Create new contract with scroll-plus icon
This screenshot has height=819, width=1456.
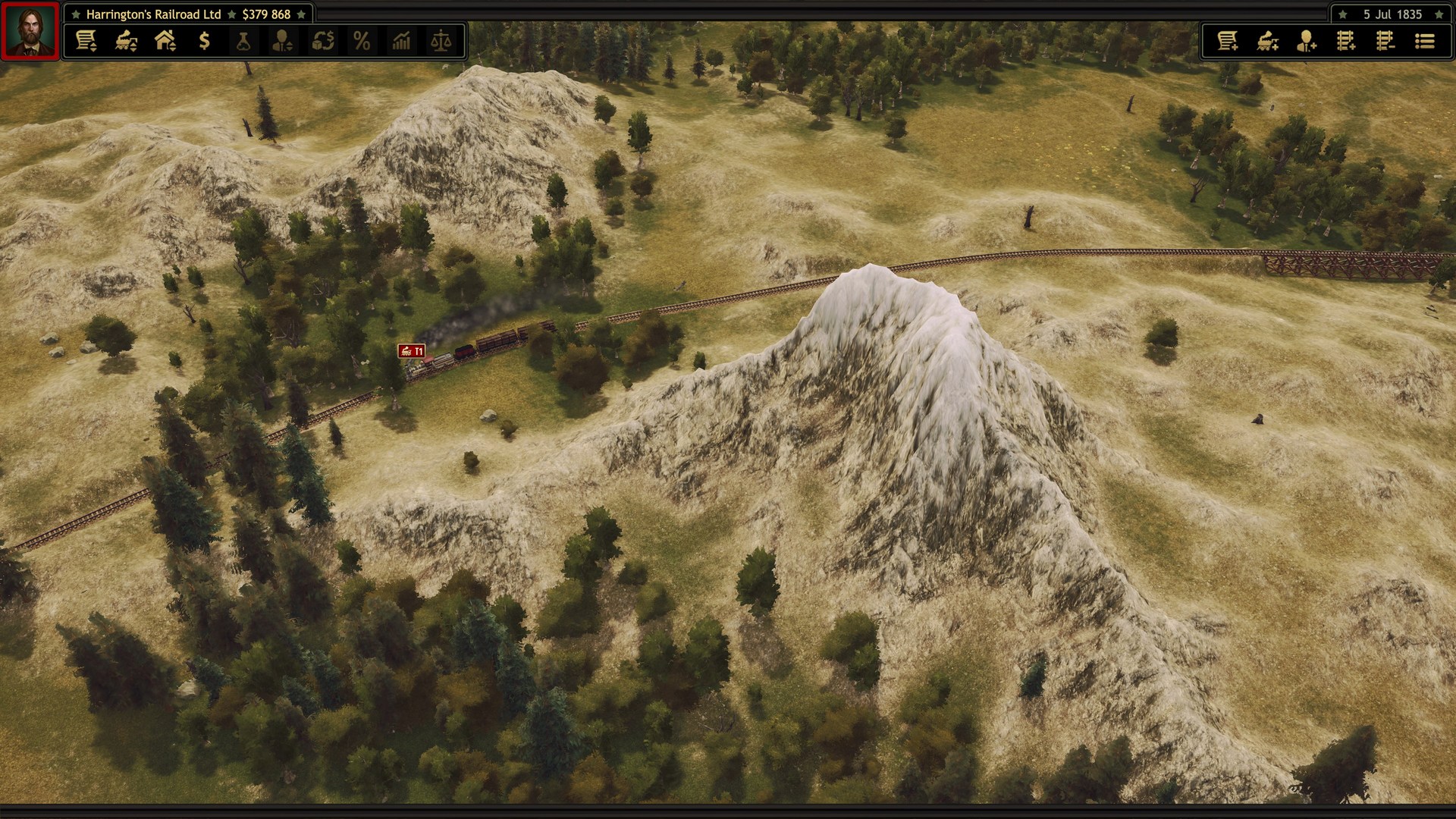pos(1228,42)
